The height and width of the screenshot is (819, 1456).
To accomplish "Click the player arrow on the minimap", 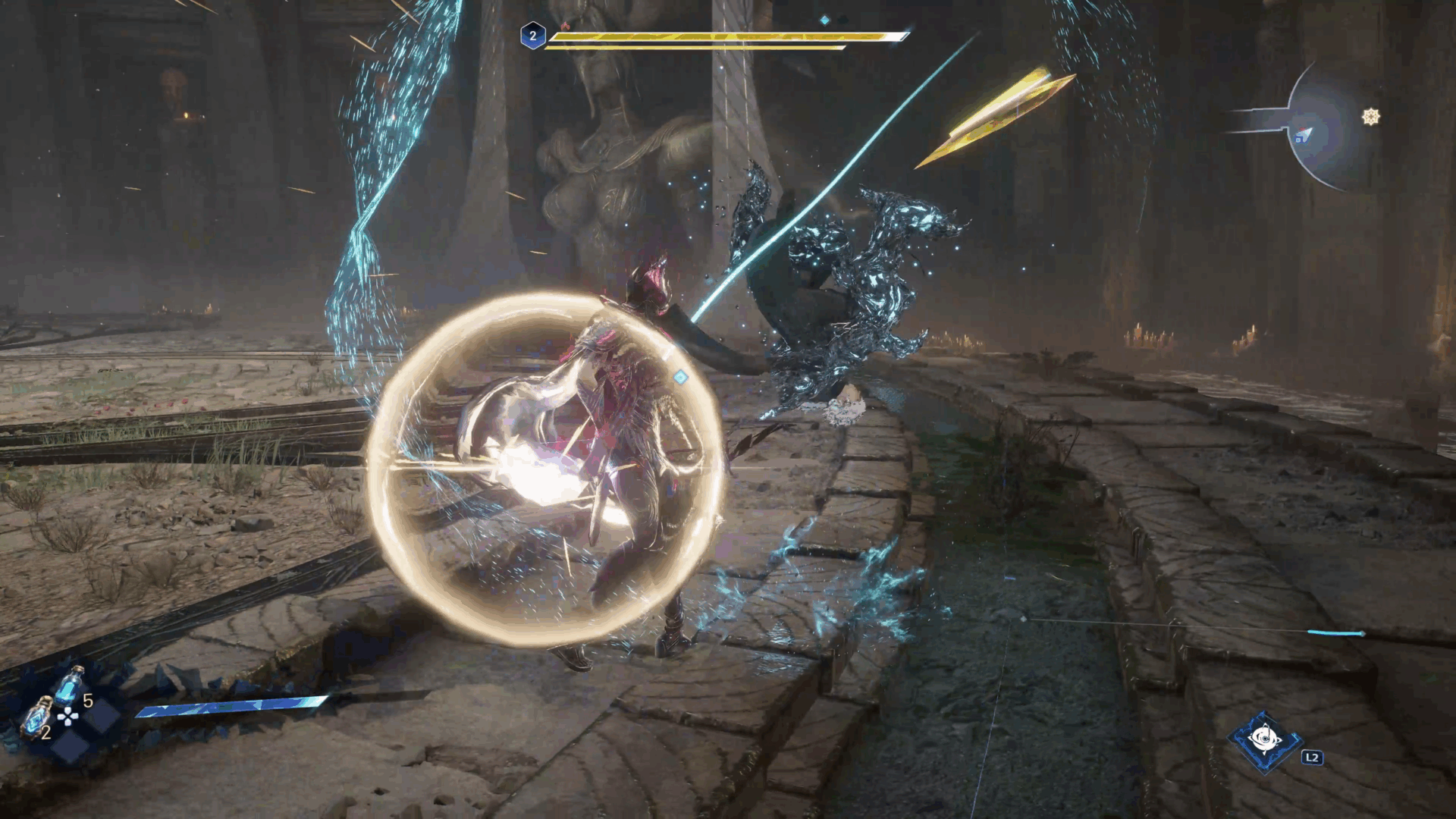I will pyautogui.click(x=1304, y=135).
